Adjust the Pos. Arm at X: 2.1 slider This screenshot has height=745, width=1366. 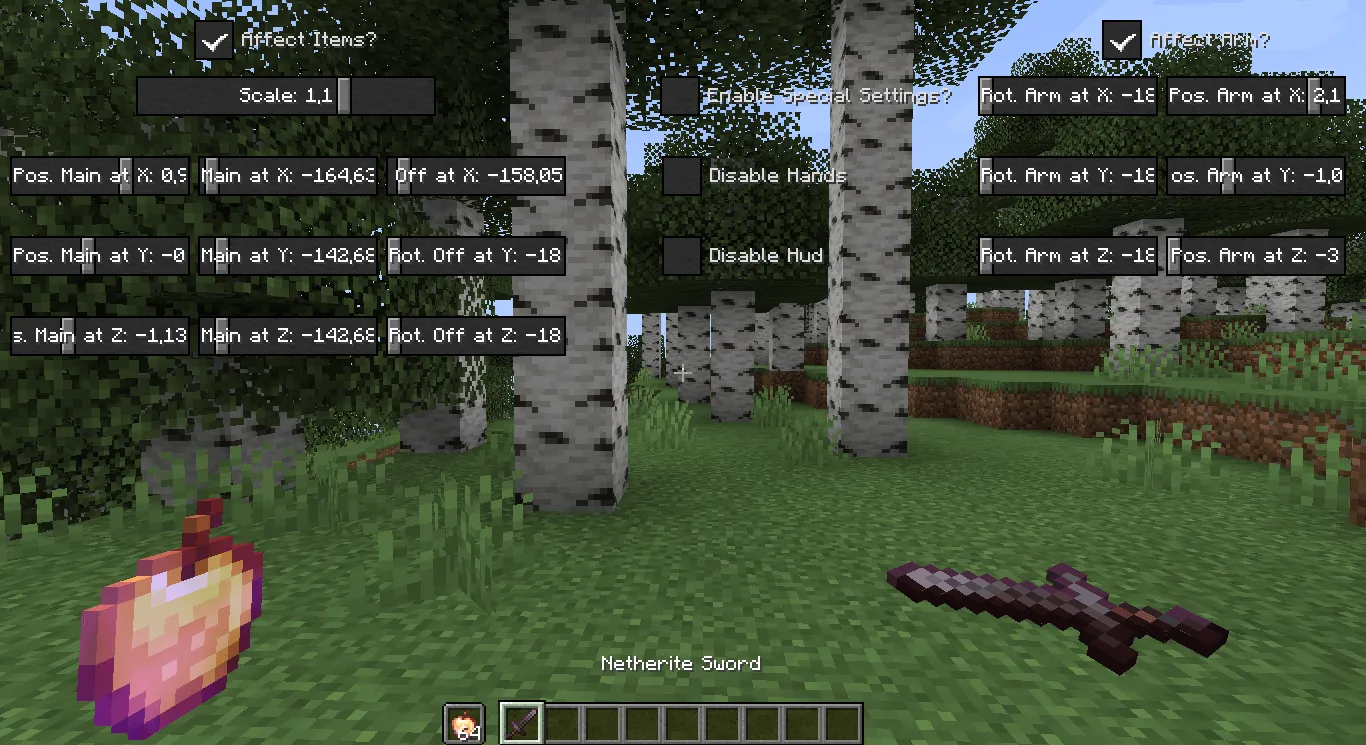1256,95
